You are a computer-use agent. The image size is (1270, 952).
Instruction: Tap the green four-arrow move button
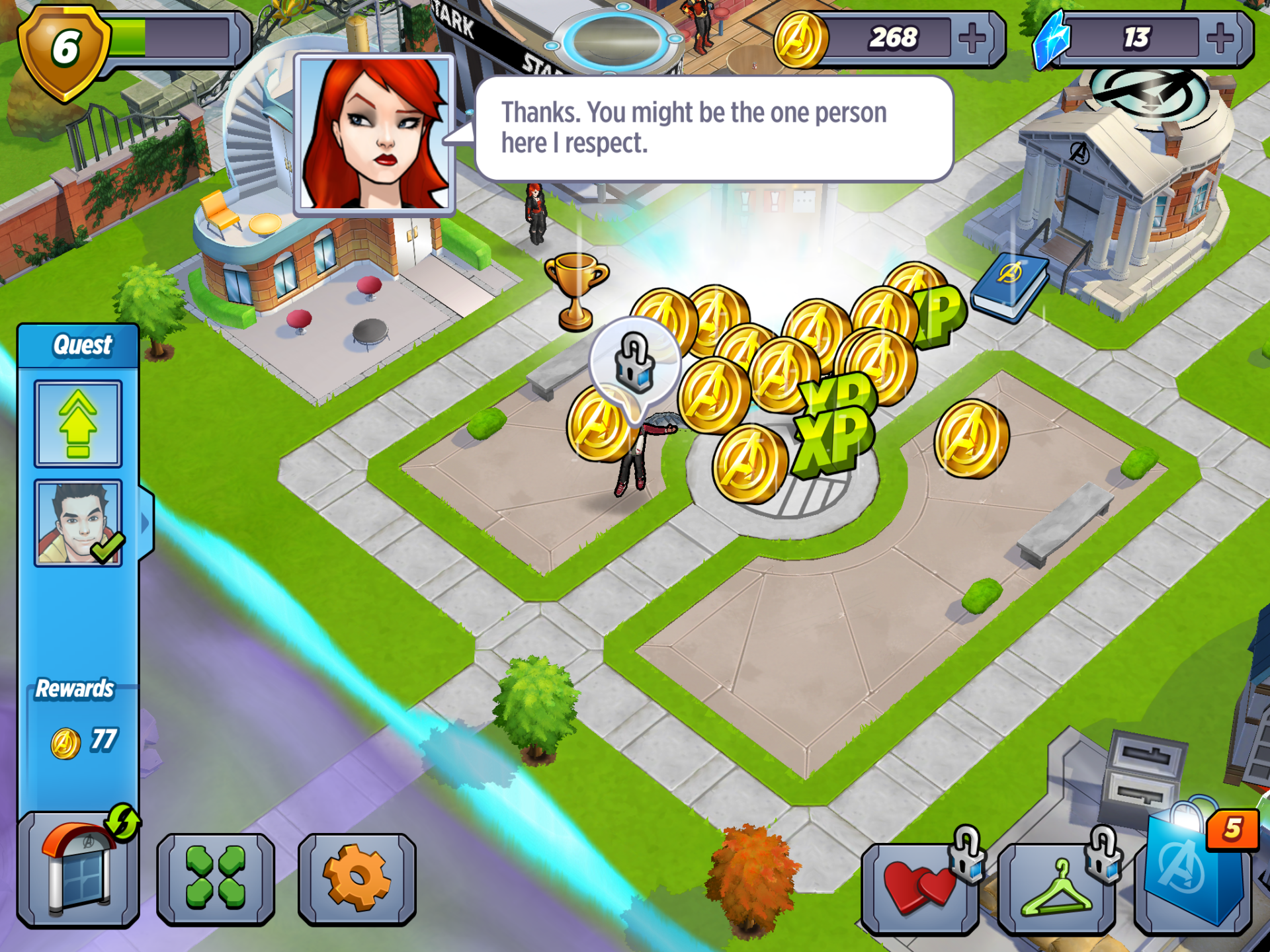216,877
